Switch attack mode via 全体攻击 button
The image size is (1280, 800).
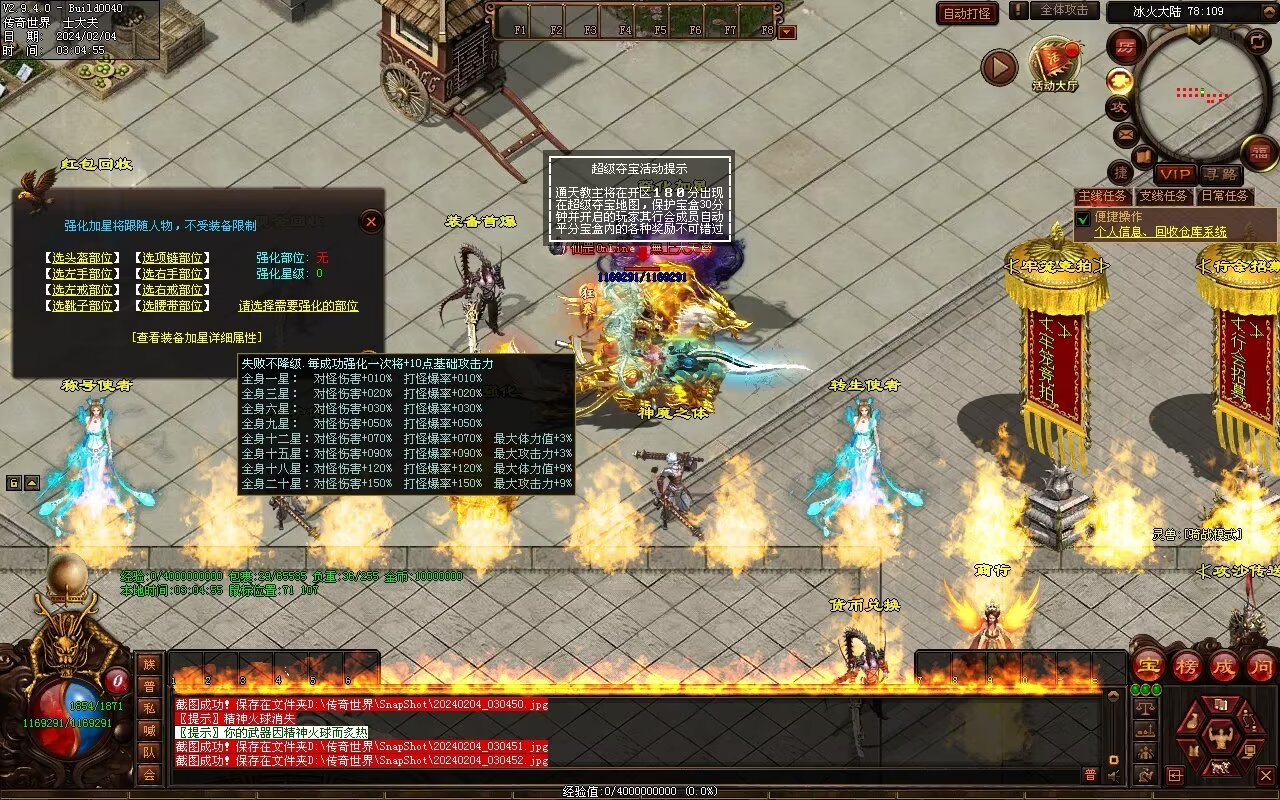click(1064, 11)
